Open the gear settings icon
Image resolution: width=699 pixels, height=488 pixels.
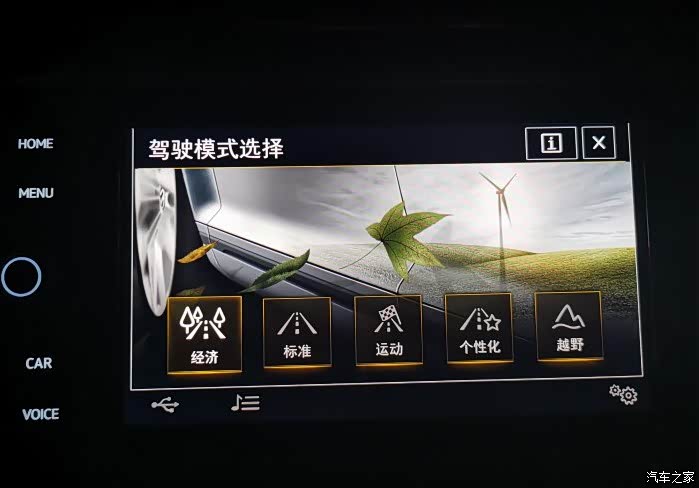point(623,395)
